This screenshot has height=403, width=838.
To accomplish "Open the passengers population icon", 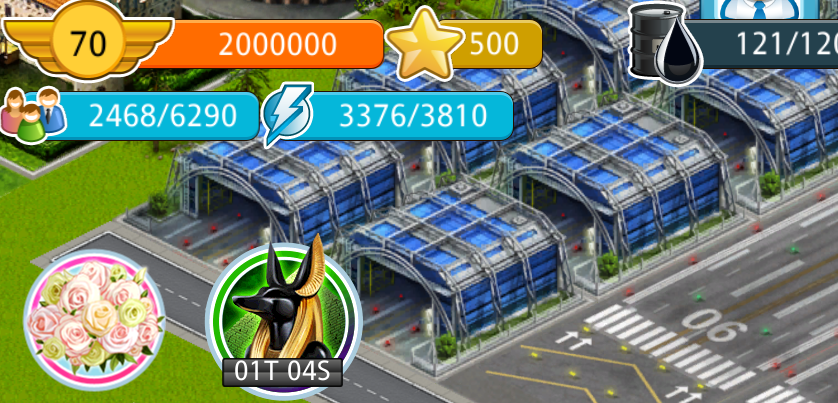I will [x=33, y=116].
